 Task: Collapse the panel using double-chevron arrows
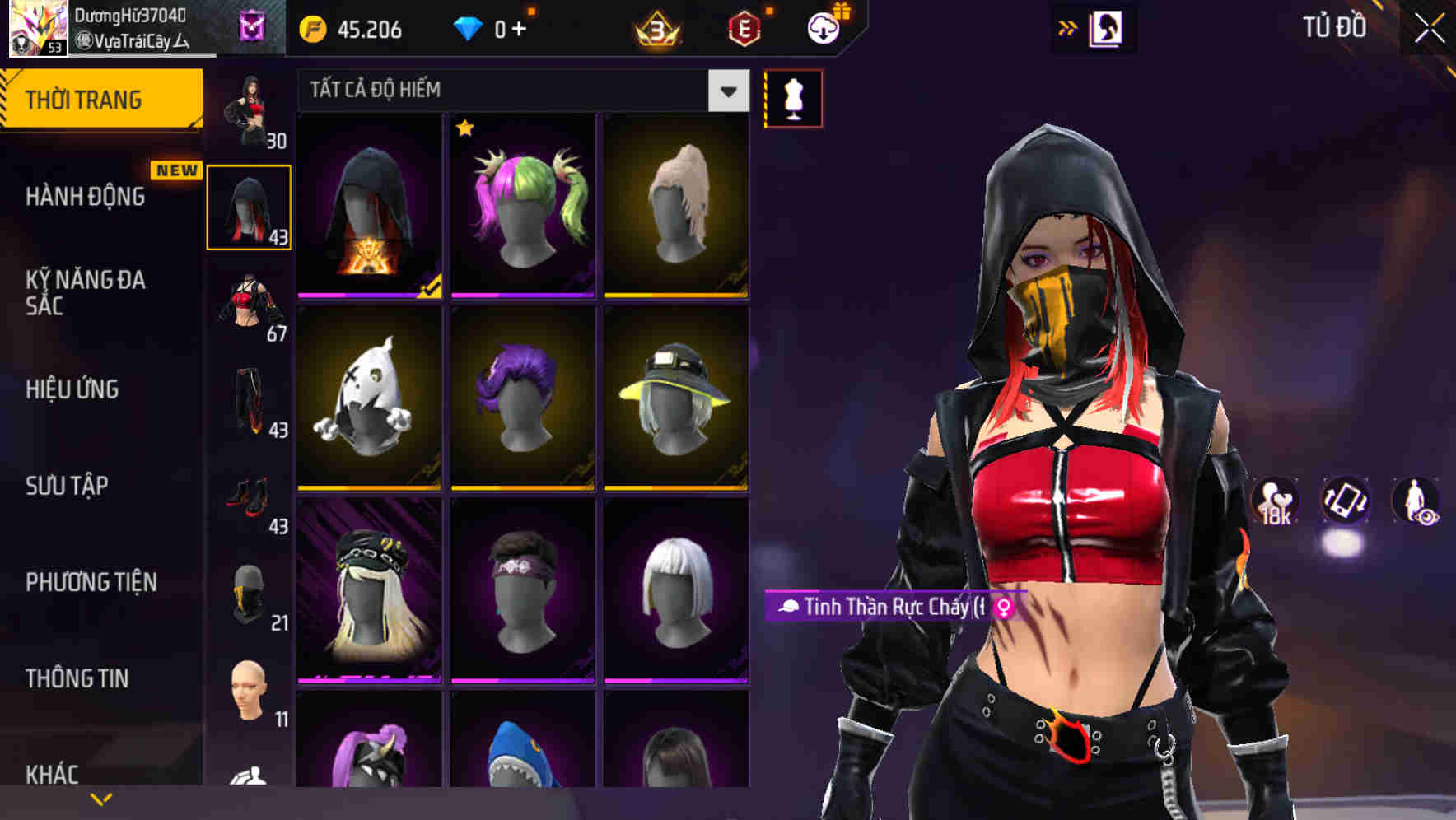click(1069, 26)
